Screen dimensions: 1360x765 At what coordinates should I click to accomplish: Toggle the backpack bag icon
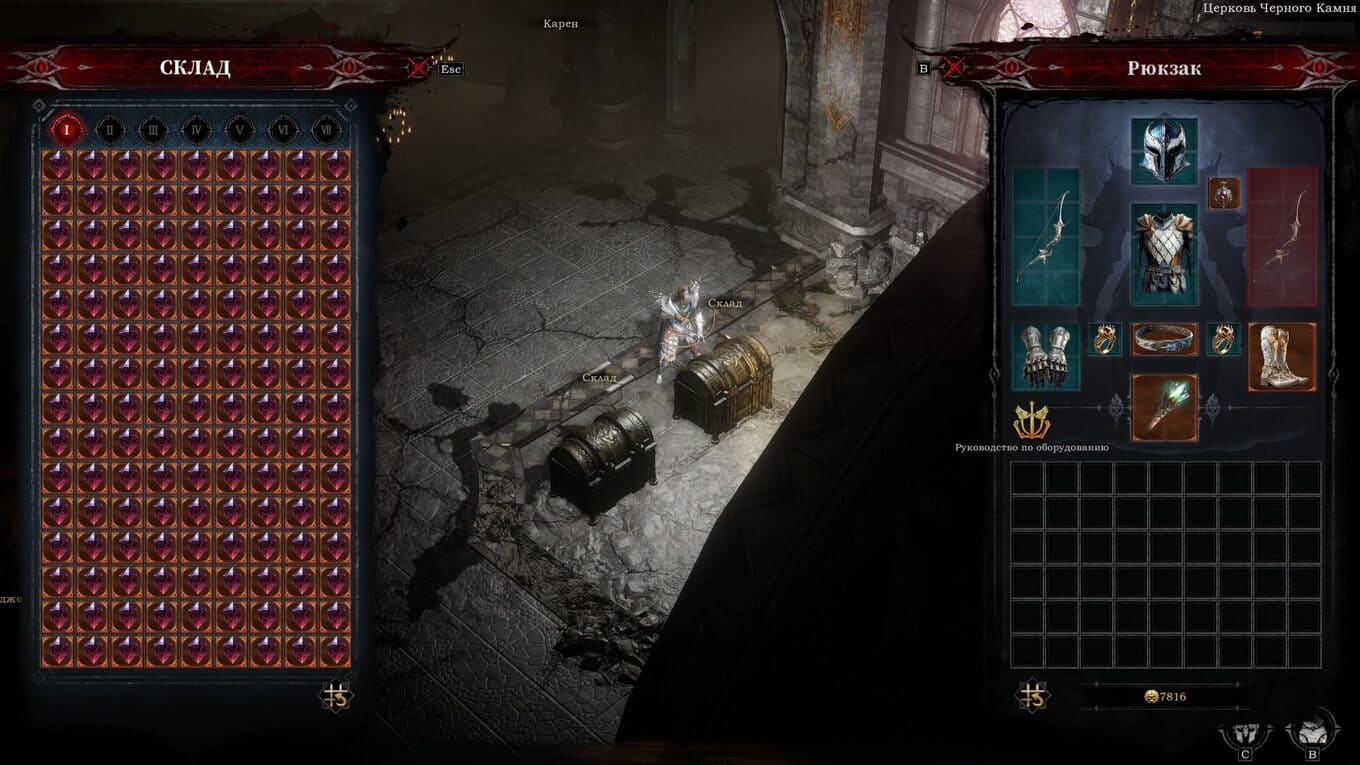click(1310, 733)
